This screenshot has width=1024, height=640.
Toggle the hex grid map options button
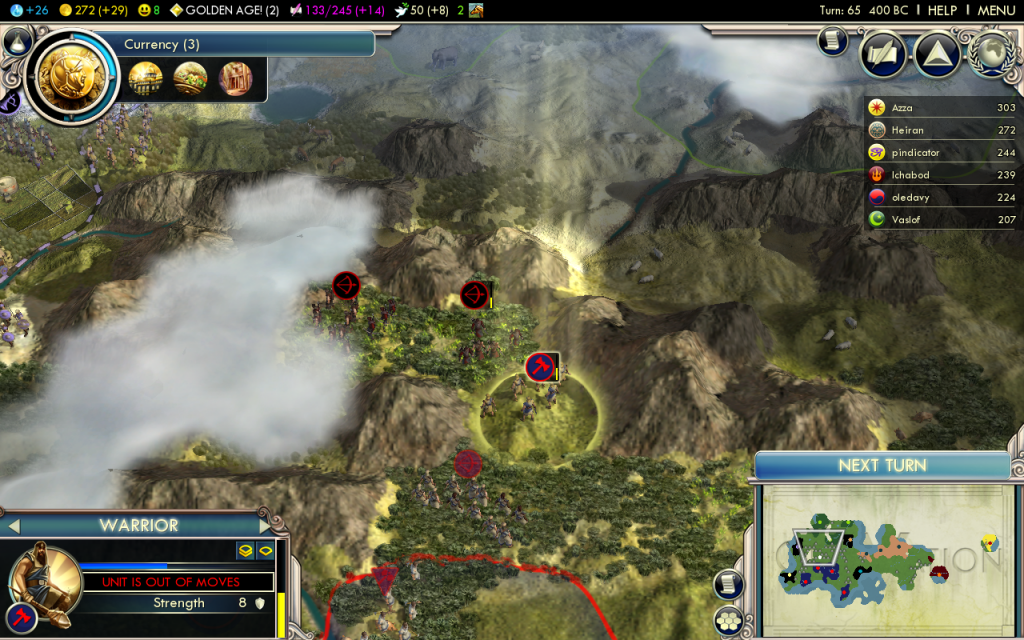pyautogui.click(x=731, y=620)
